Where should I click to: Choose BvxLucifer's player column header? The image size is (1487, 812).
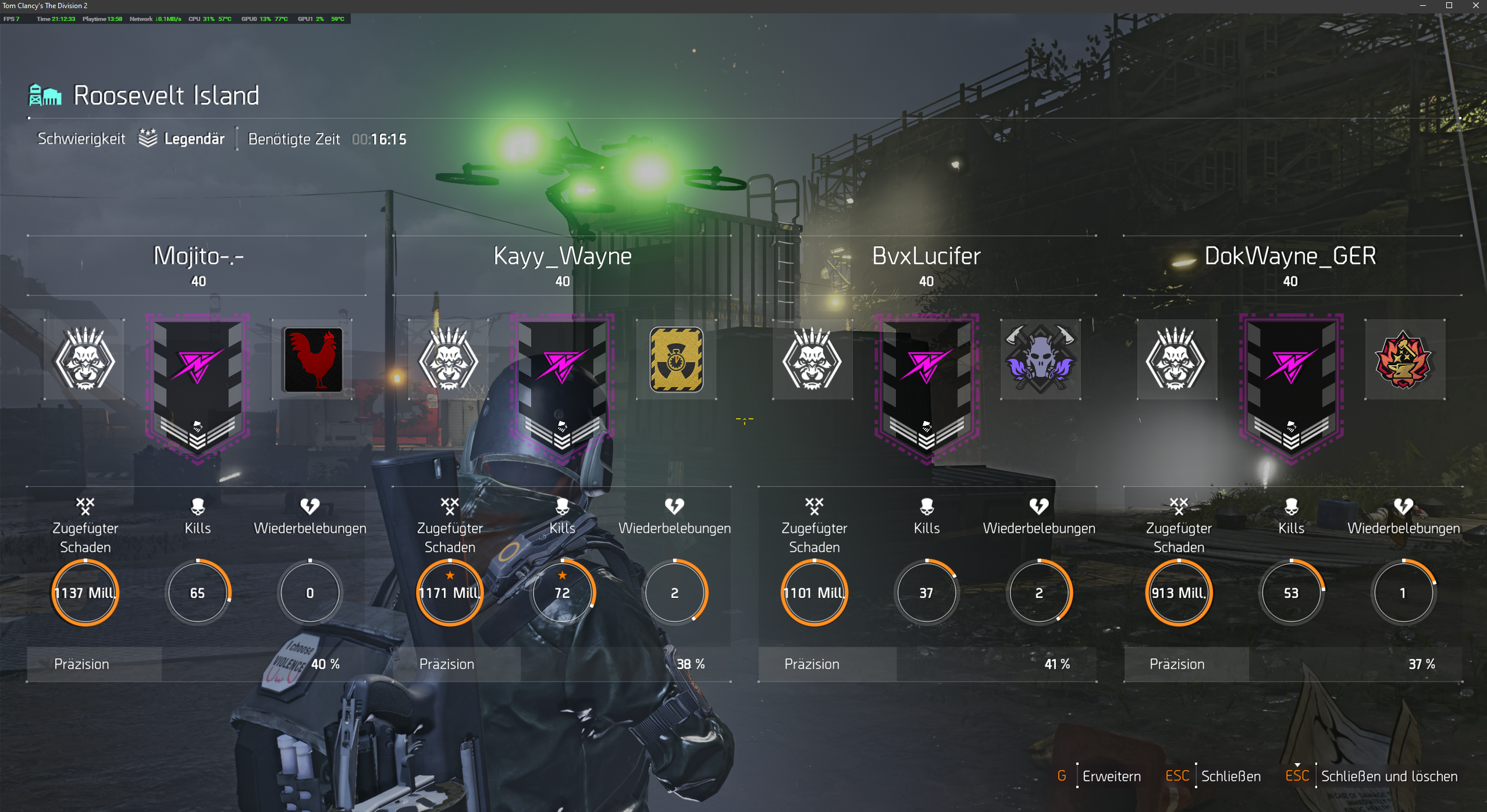pyautogui.click(x=926, y=257)
